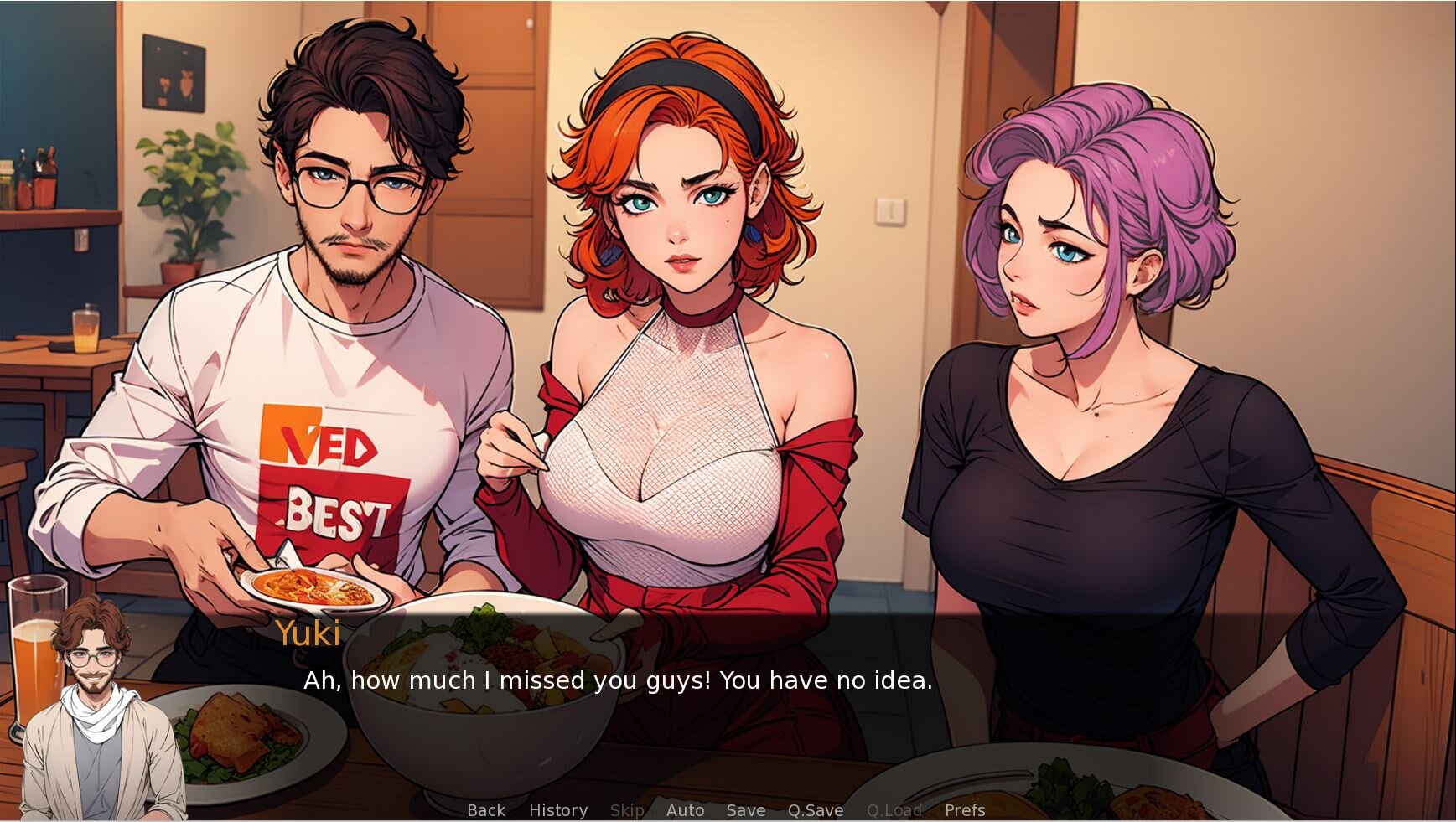Screen dimensions: 1456x822
Task: Open the dialogue History log
Action: tap(558, 810)
